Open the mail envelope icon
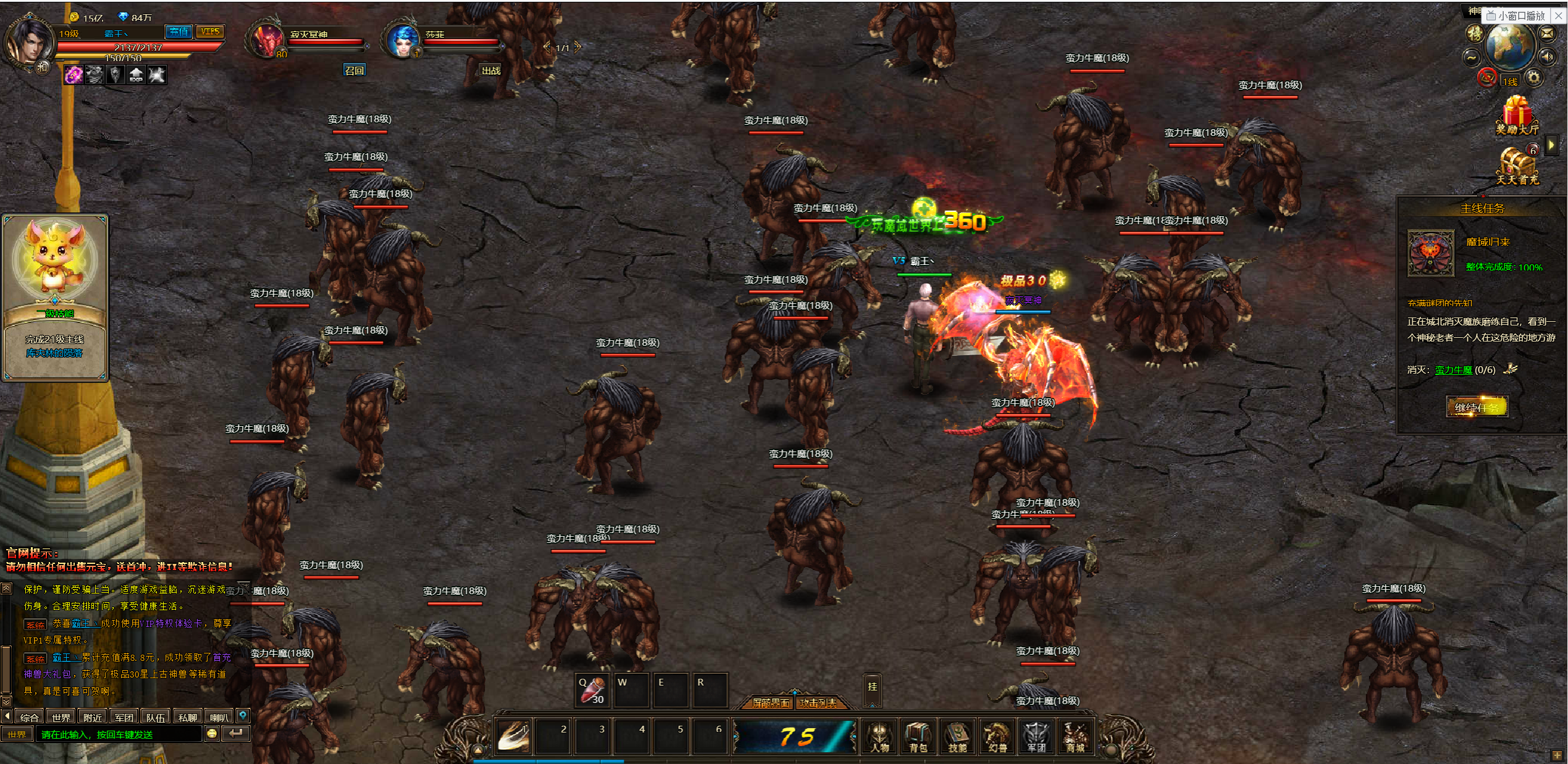Image resolution: width=1568 pixels, height=764 pixels. [x=1547, y=33]
